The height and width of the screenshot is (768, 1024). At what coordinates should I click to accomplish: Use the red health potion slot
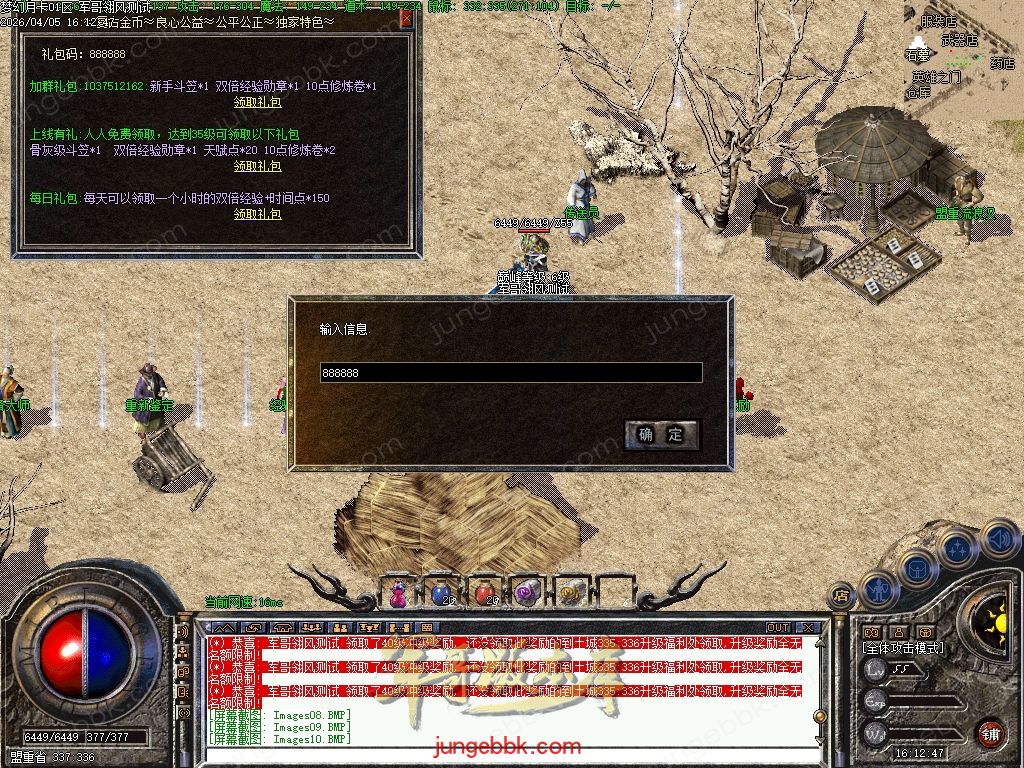coord(484,593)
